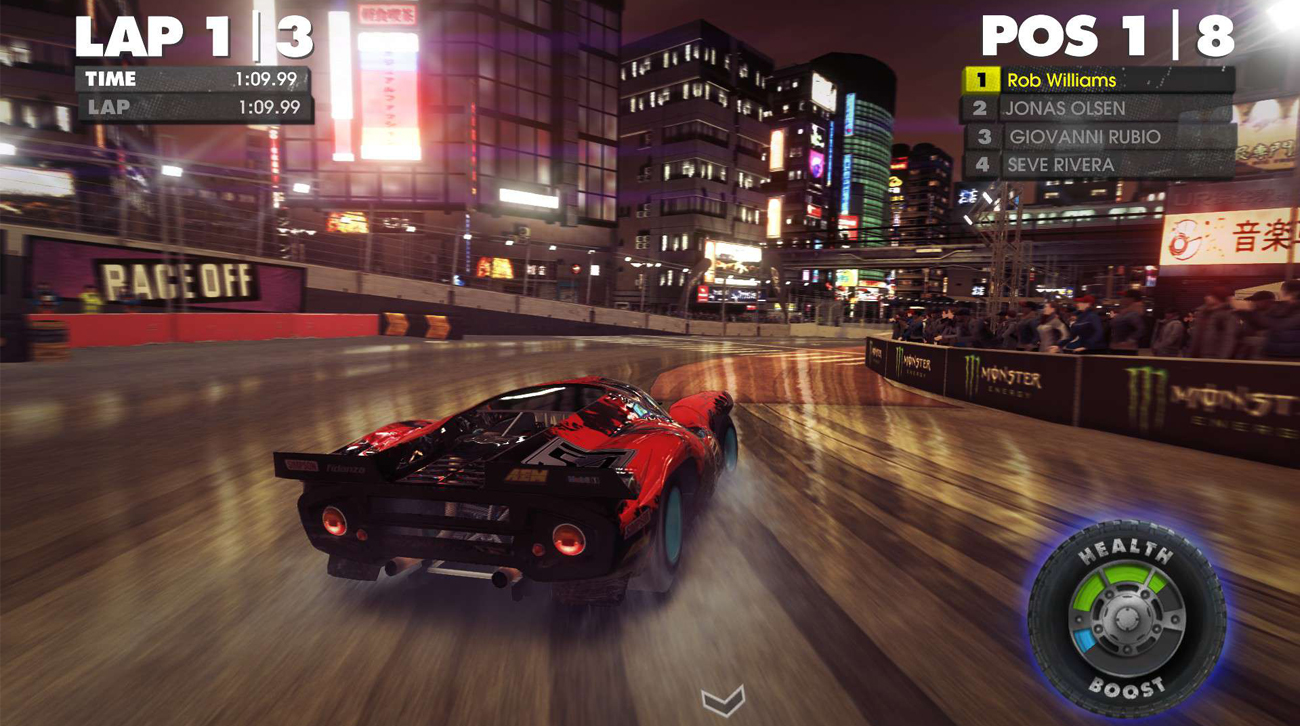Click the HEALTH label on the gauge wheel
The height and width of the screenshot is (726, 1300).
point(1125,549)
